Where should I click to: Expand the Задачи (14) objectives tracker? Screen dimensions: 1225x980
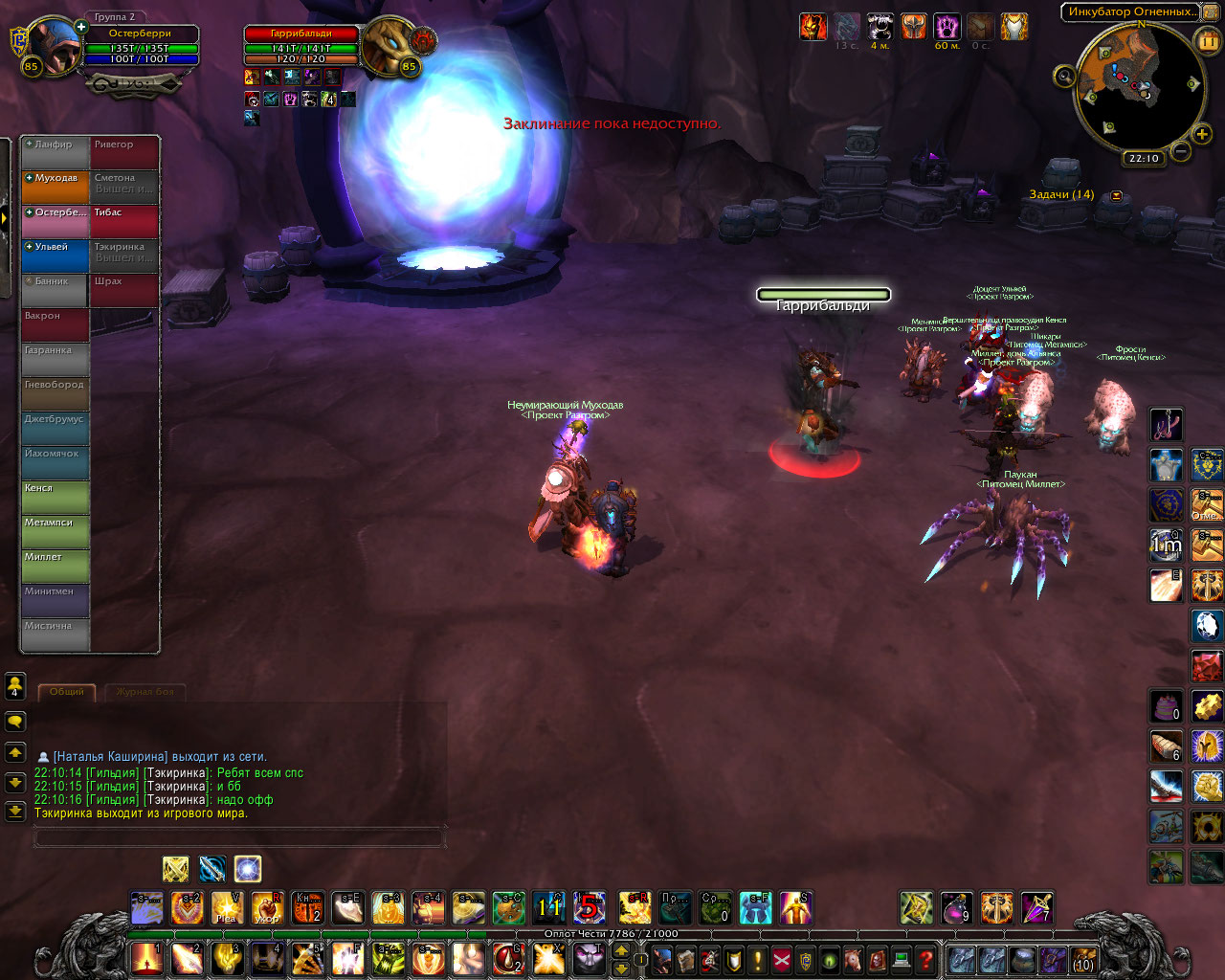[x=1116, y=195]
